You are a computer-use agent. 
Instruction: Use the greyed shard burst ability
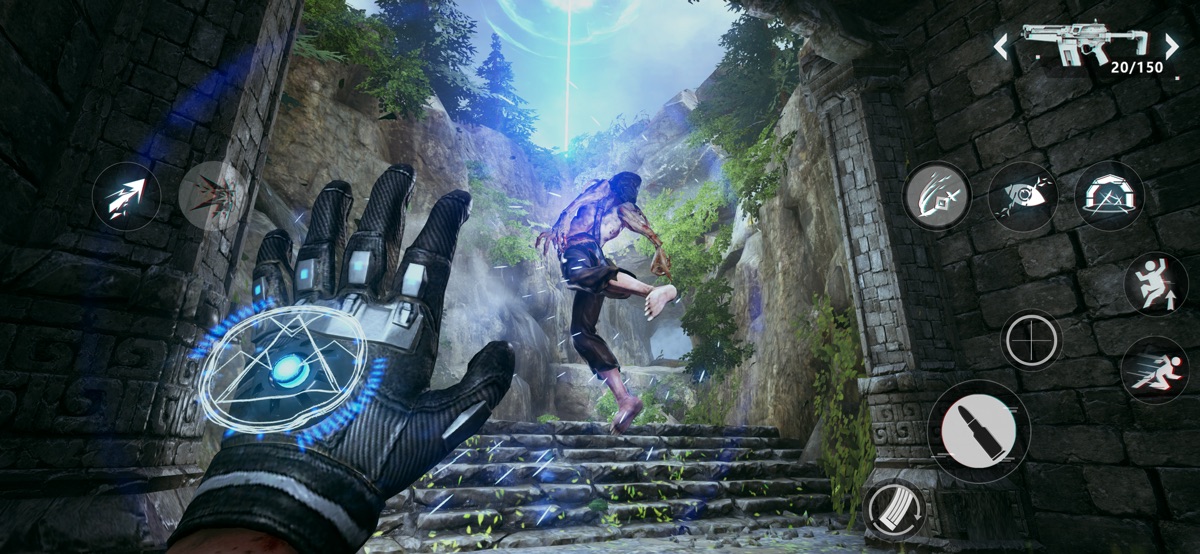click(x=211, y=195)
